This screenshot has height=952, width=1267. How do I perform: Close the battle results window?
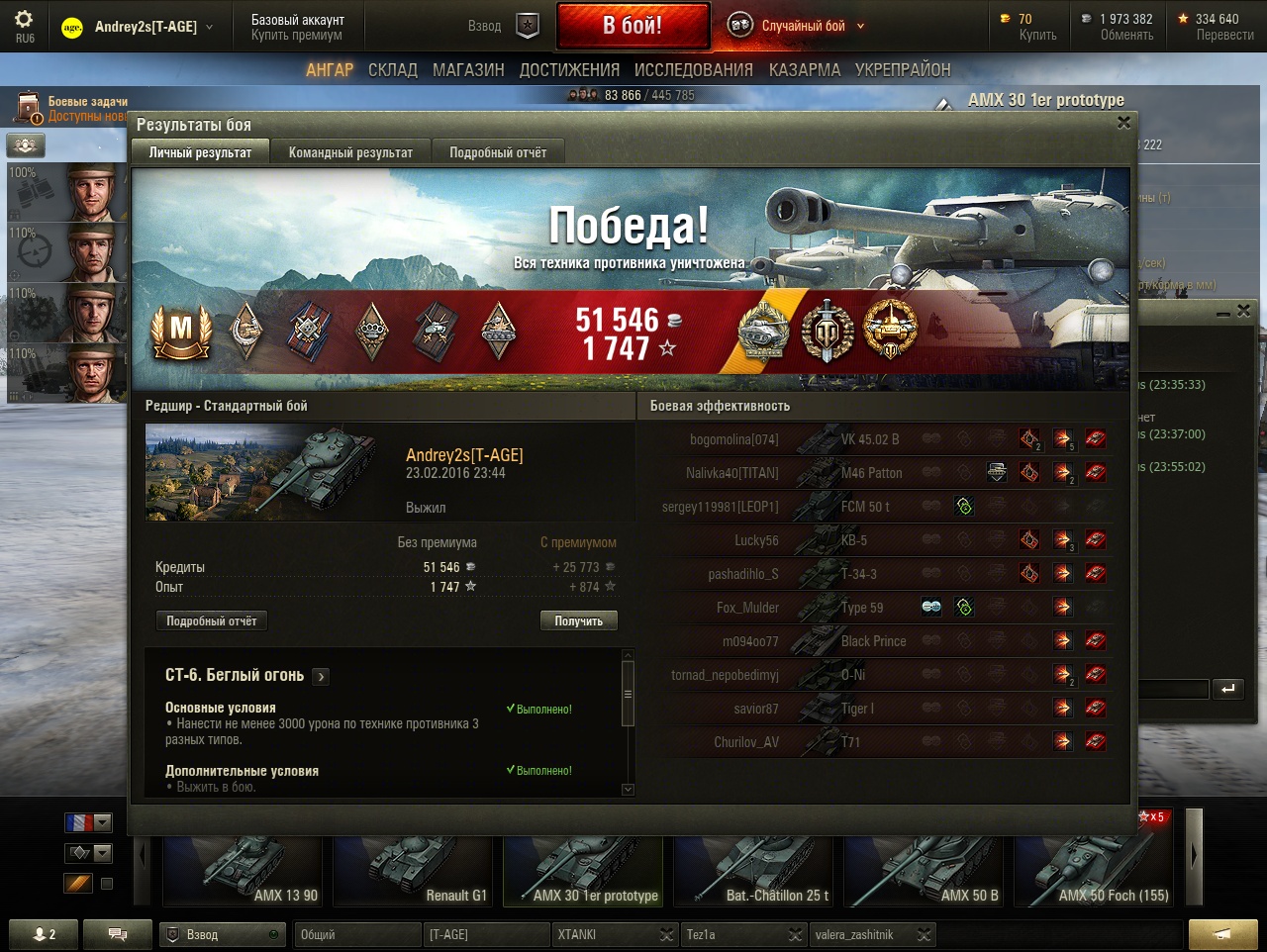point(1123,123)
